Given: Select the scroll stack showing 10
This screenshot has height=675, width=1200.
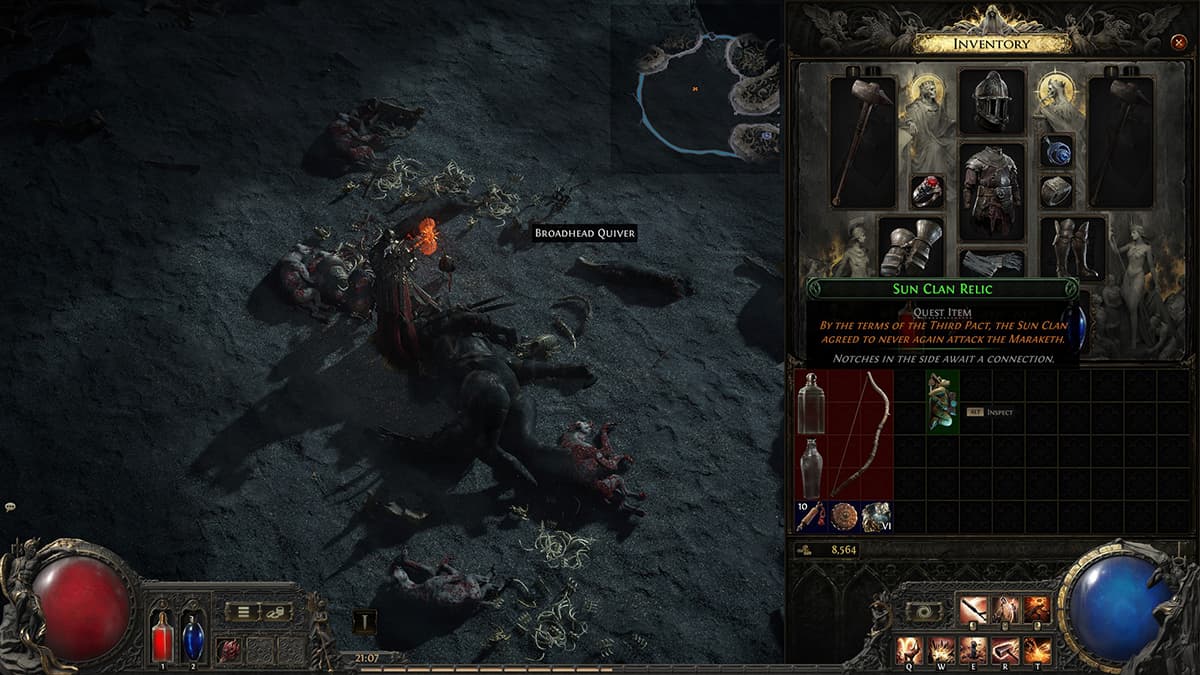Looking at the screenshot, I should (811, 515).
